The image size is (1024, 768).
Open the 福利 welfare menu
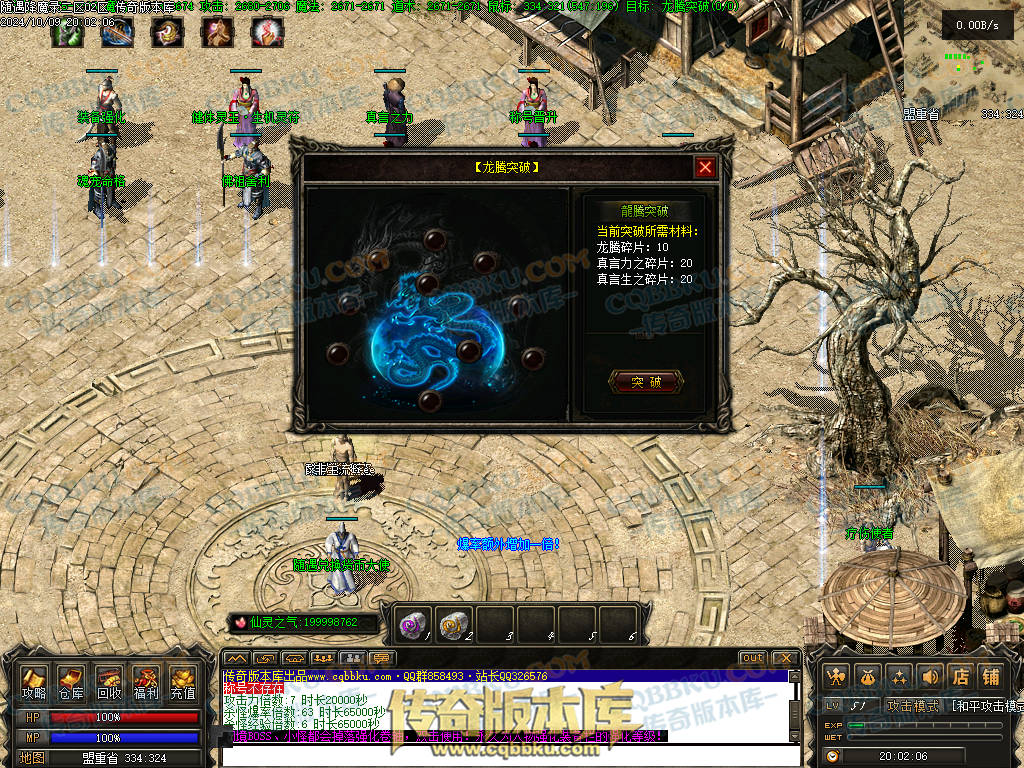(146, 682)
